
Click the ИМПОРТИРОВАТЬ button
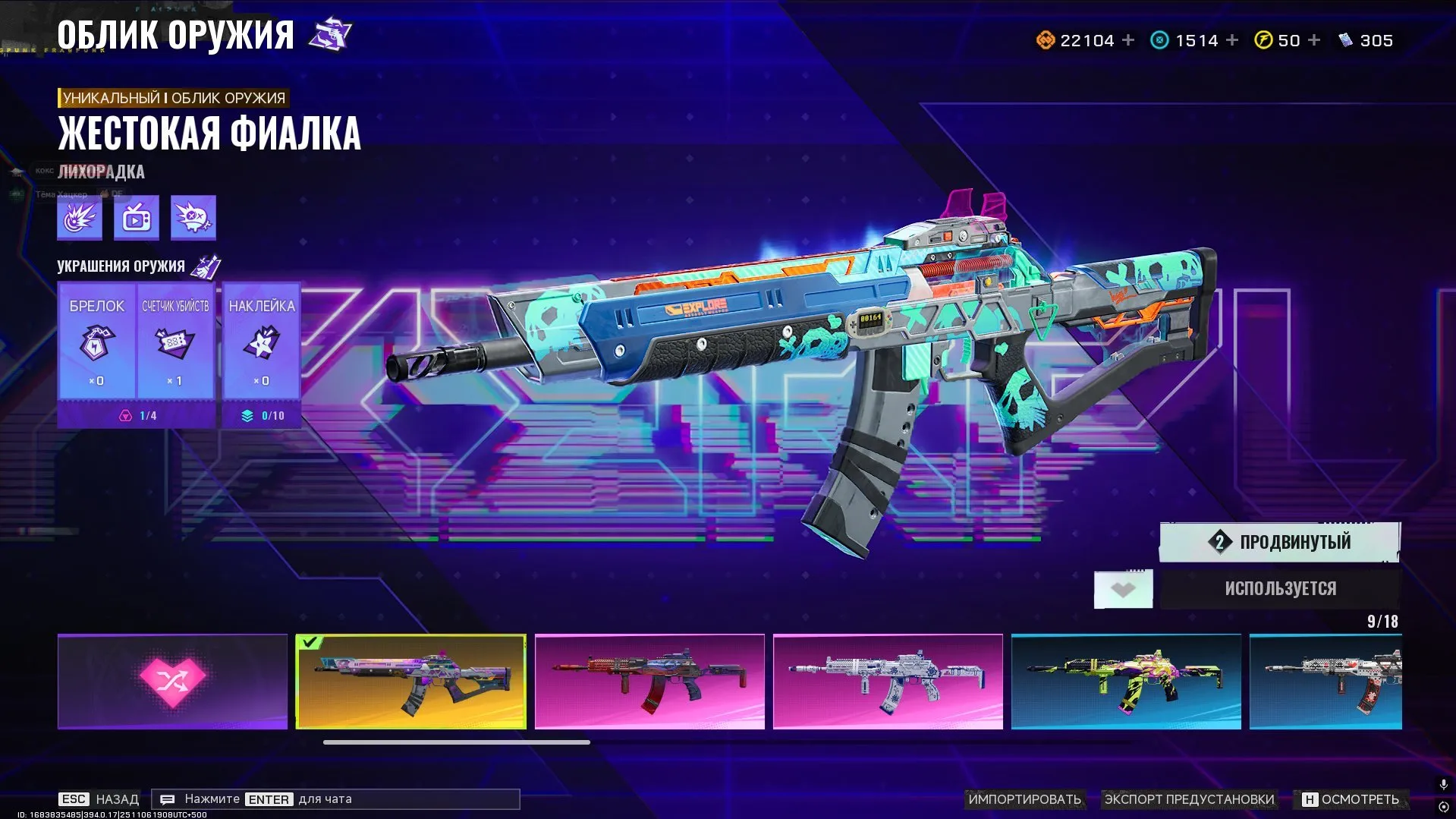coord(1024,799)
